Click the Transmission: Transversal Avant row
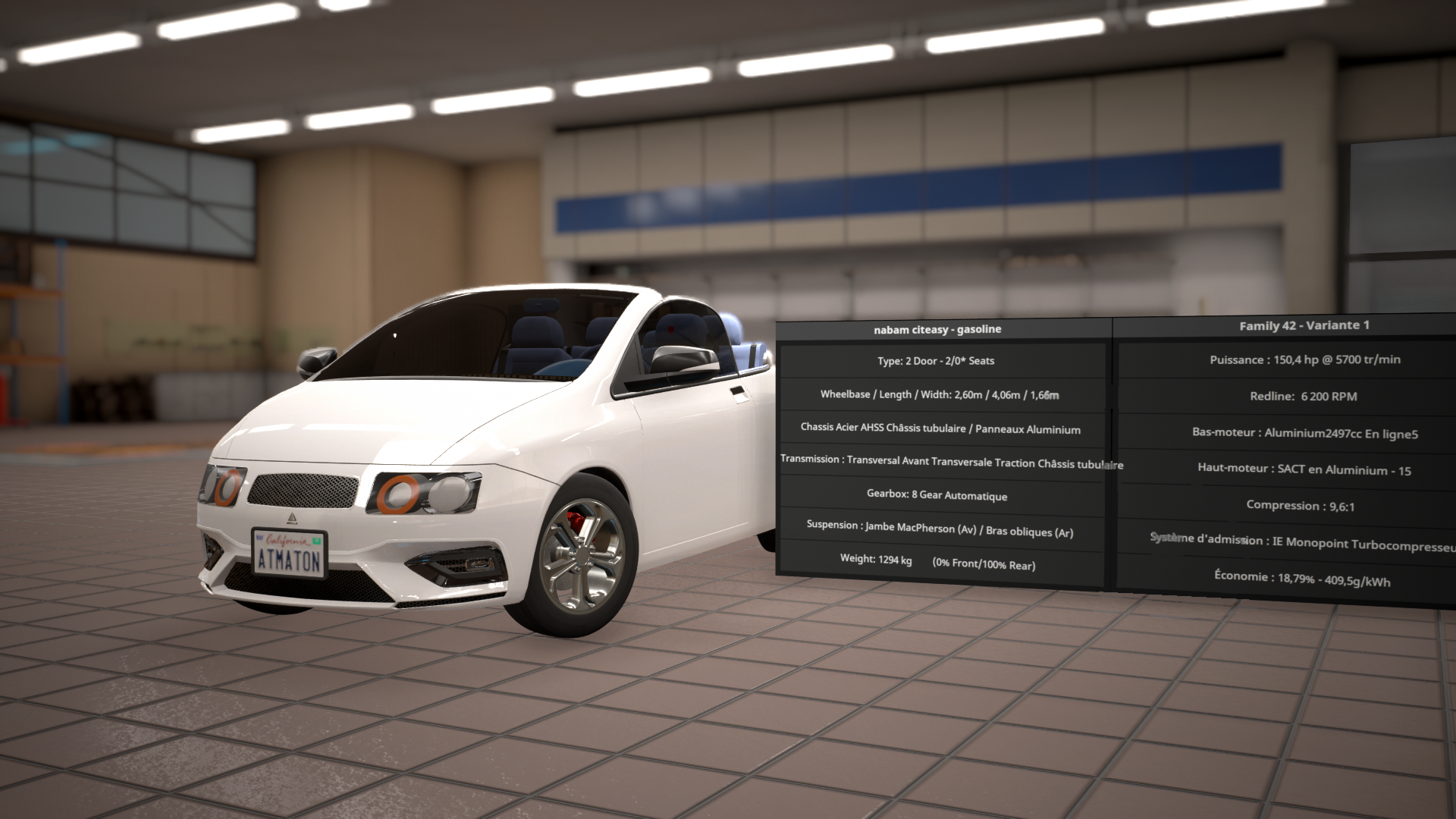 pos(944,463)
